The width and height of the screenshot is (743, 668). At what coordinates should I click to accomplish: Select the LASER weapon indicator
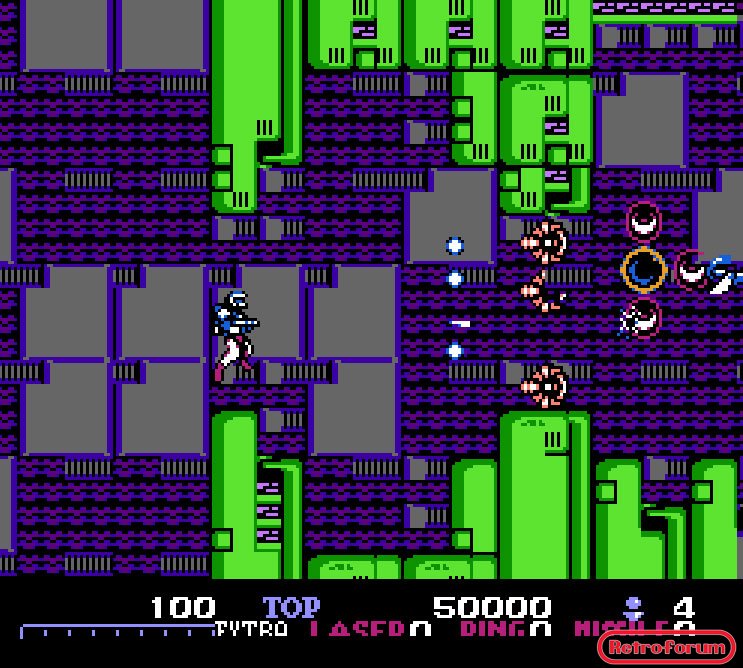[x=369, y=629]
